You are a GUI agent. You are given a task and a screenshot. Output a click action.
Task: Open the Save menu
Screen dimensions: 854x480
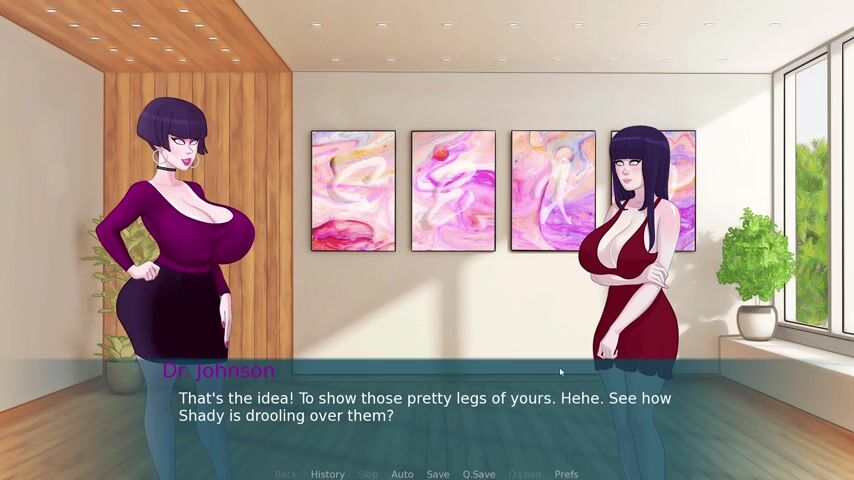(438, 474)
